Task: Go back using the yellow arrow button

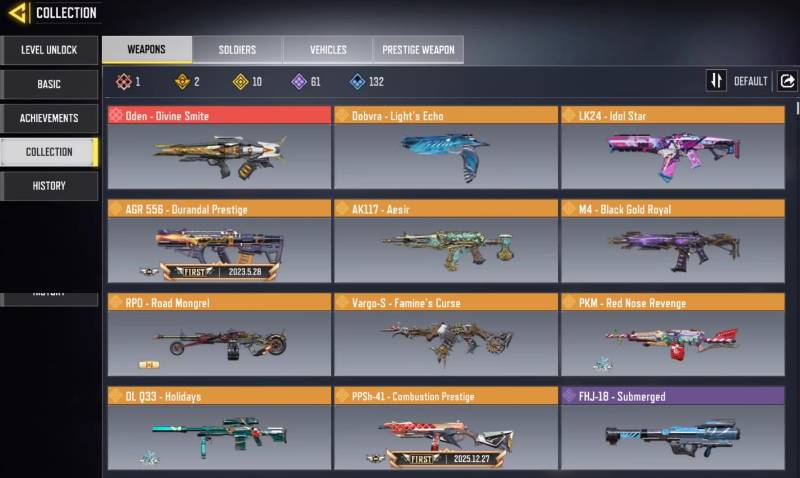Action: coord(18,13)
